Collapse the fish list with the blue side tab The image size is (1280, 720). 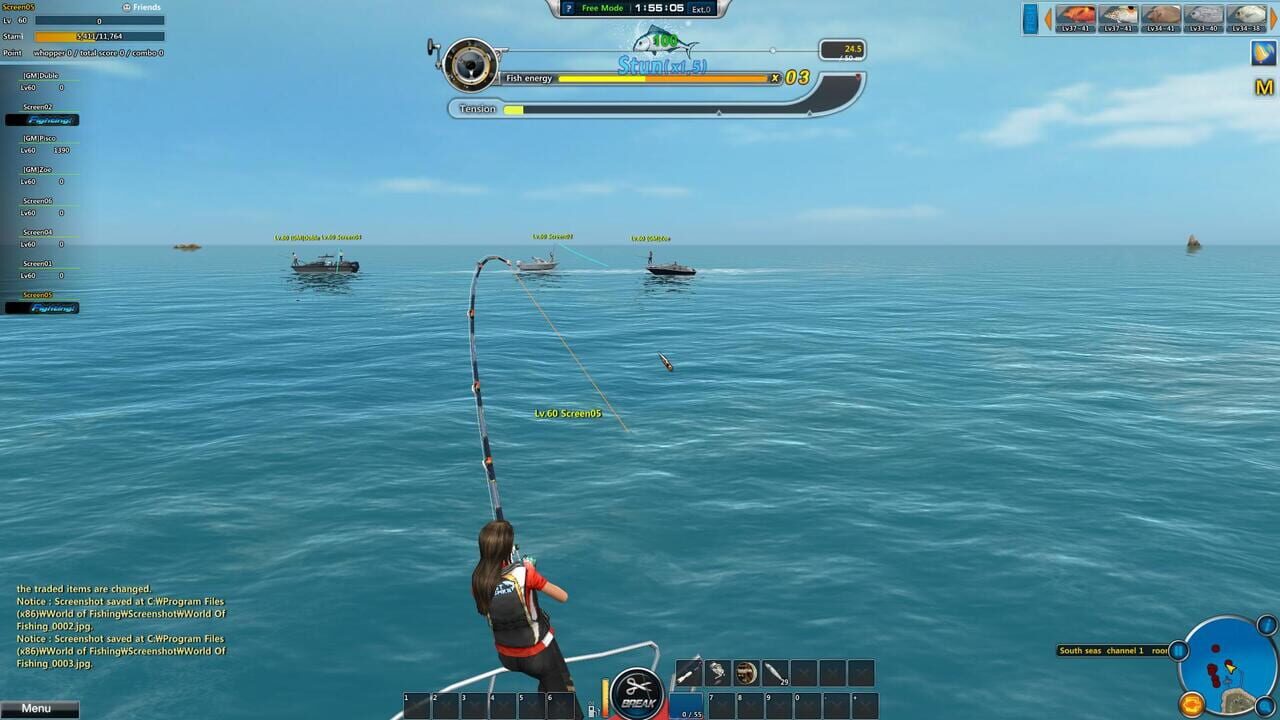(x=1030, y=18)
